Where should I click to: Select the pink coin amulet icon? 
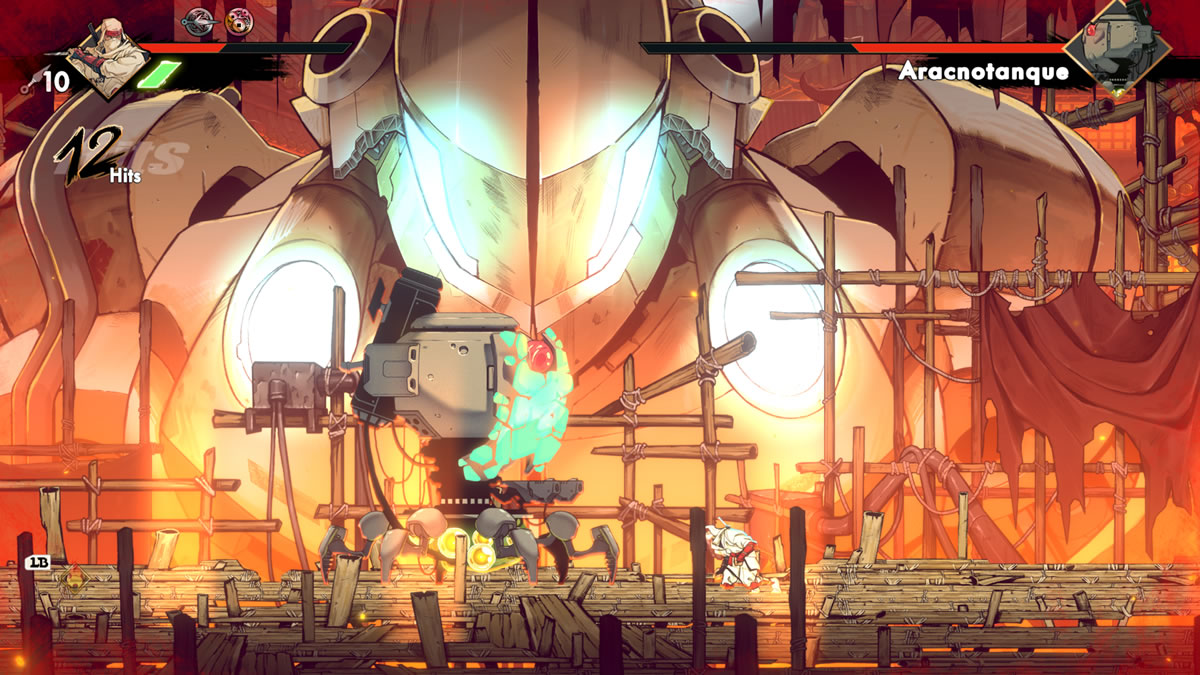(x=238, y=21)
